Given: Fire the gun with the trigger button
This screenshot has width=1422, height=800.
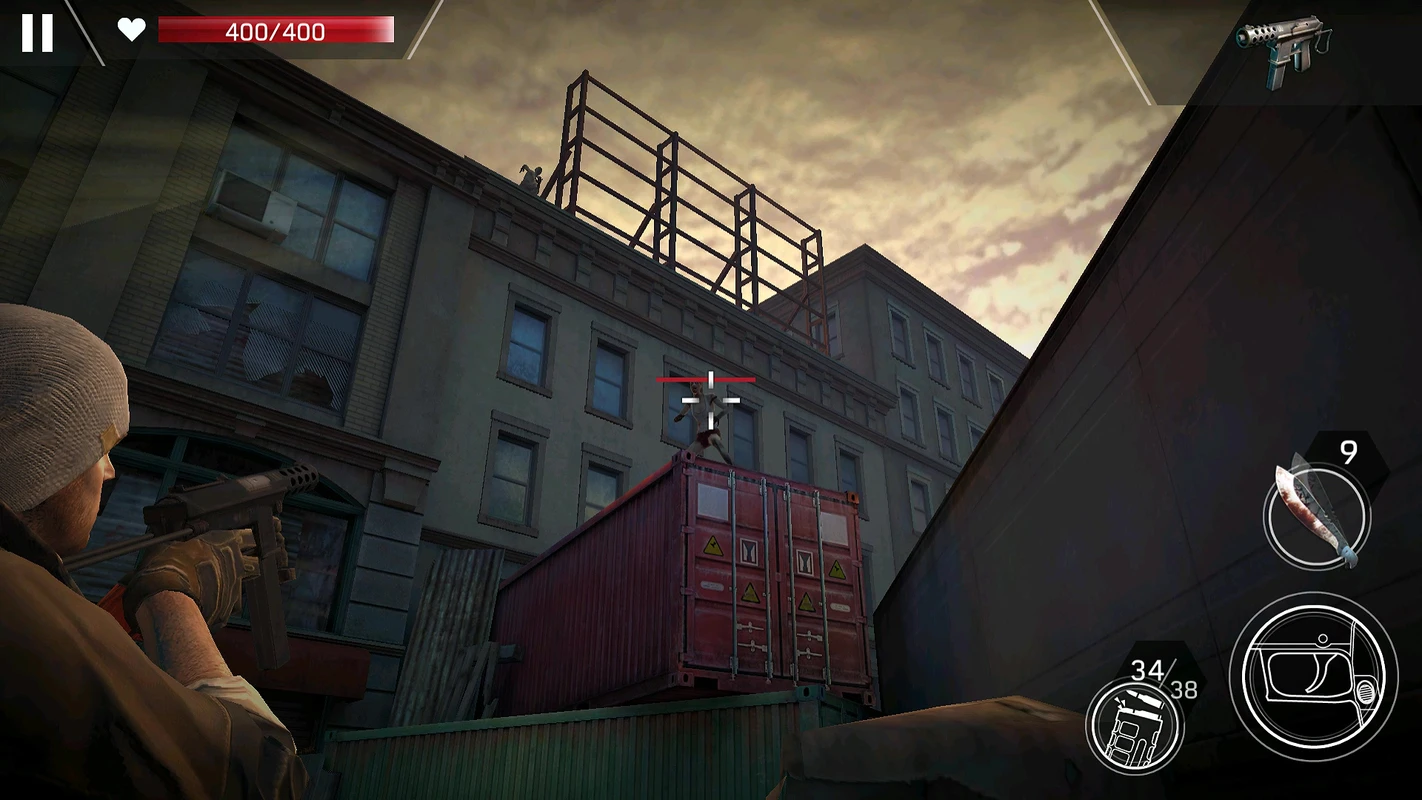Looking at the screenshot, I should pyautogui.click(x=1313, y=675).
